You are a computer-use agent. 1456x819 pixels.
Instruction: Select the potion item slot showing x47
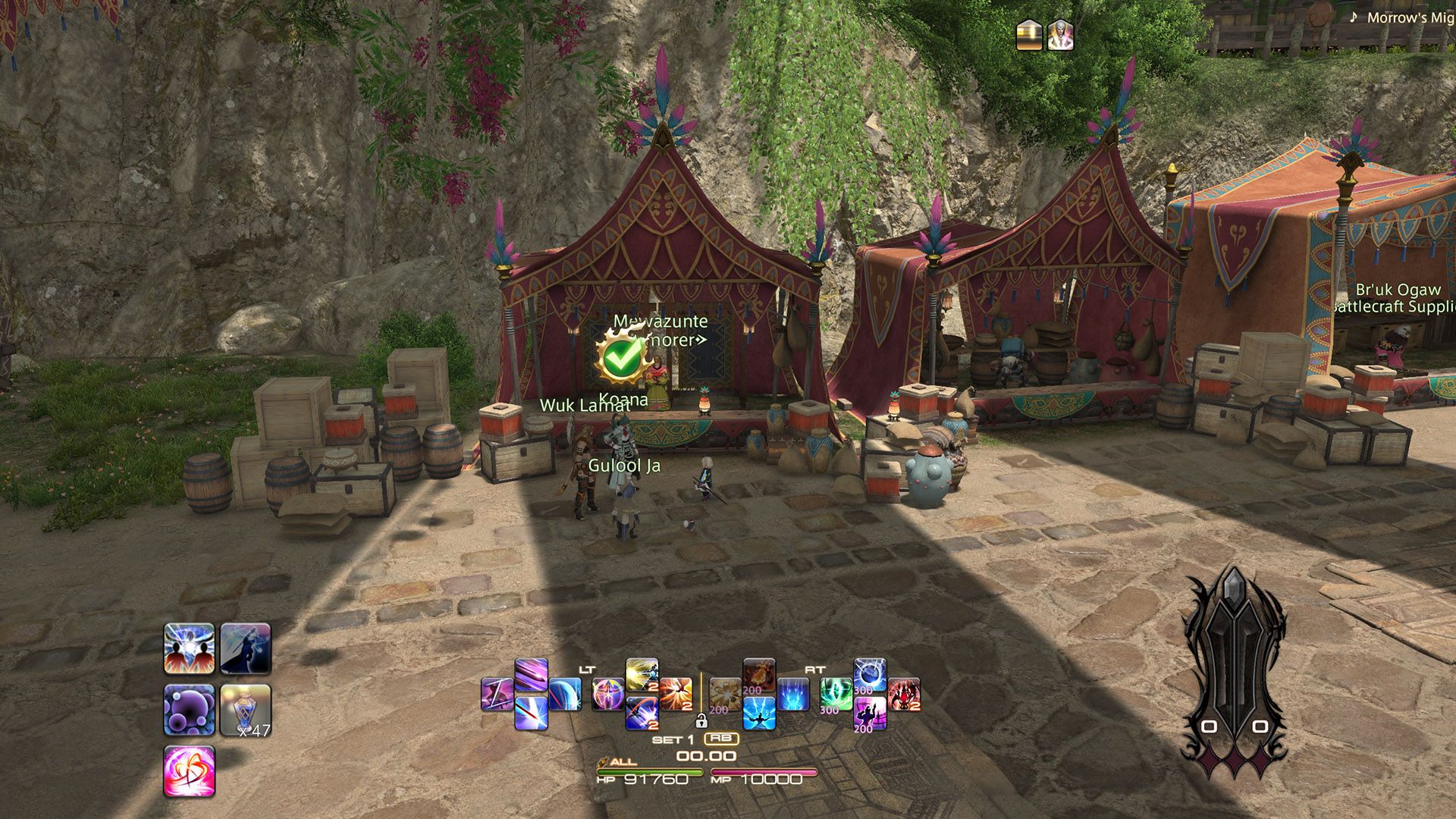(x=246, y=710)
